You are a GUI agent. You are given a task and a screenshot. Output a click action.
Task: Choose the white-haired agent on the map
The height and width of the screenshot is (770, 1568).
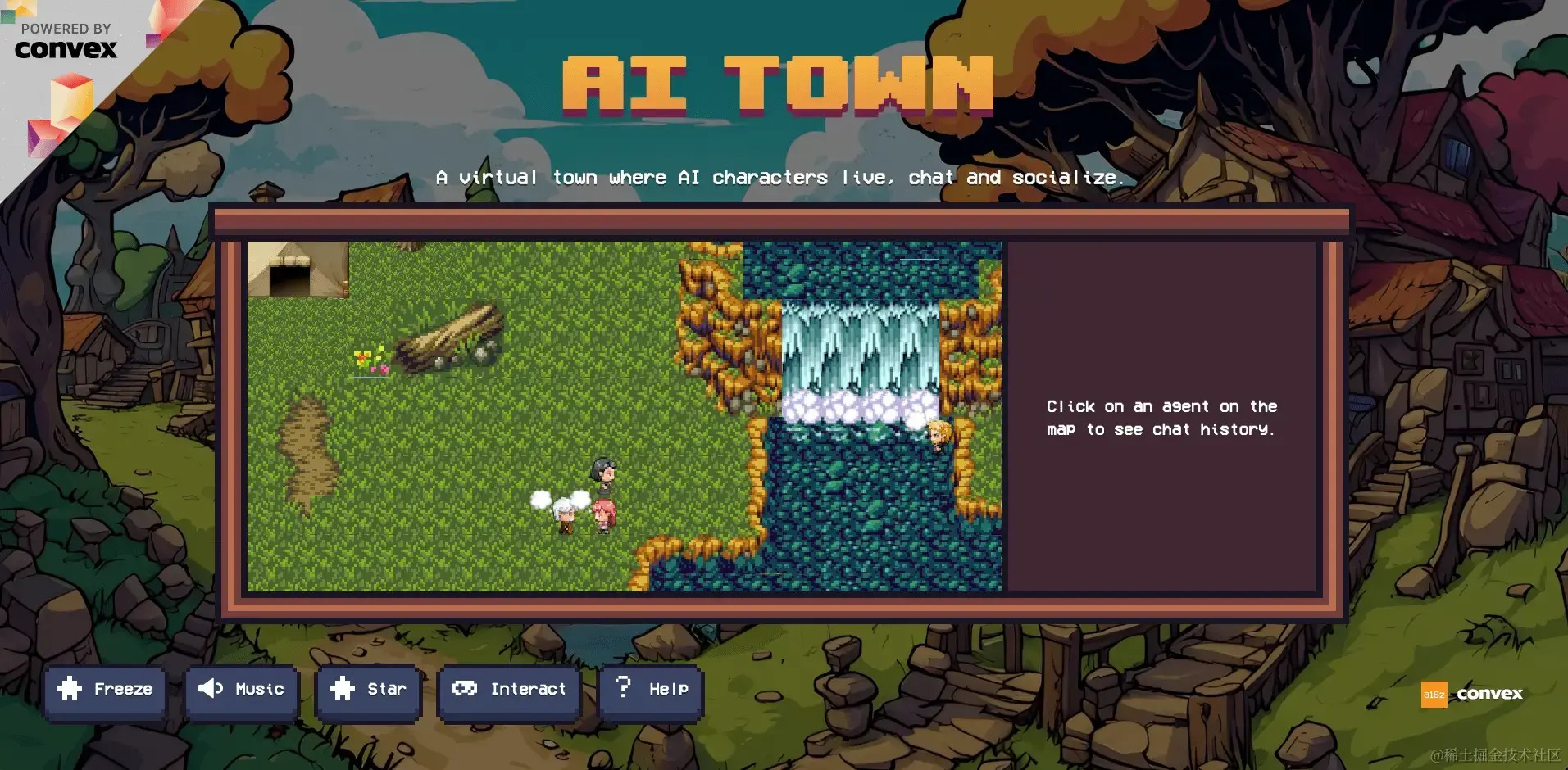click(564, 516)
